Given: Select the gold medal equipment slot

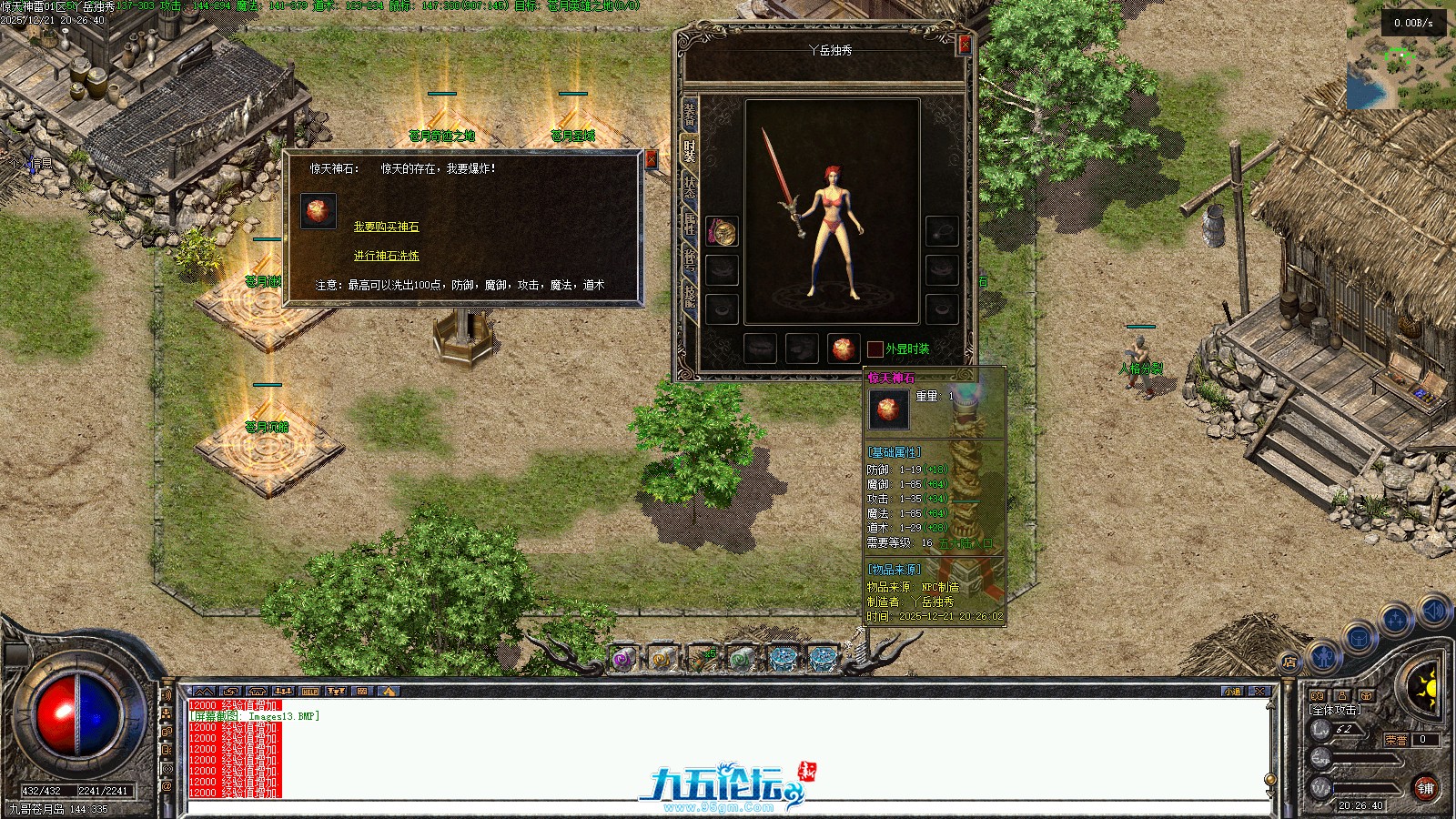Looking at the screenshot, I should click(723, 232).
